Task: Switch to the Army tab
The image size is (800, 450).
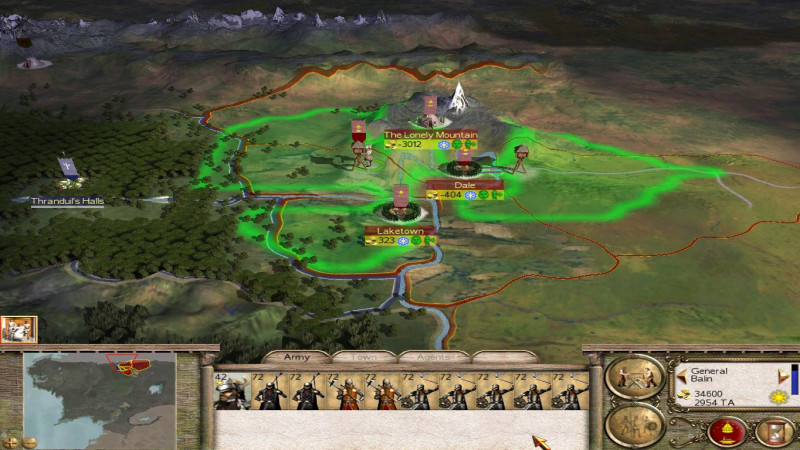Action: coord(295,356)
